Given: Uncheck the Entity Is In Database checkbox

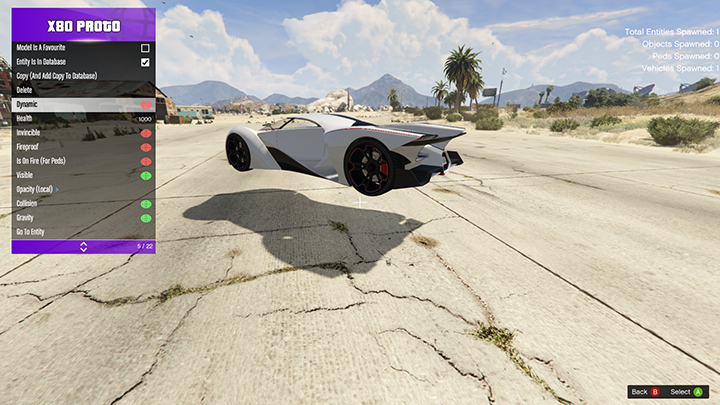Looking at the screenshot, I should tap(145, 62).
